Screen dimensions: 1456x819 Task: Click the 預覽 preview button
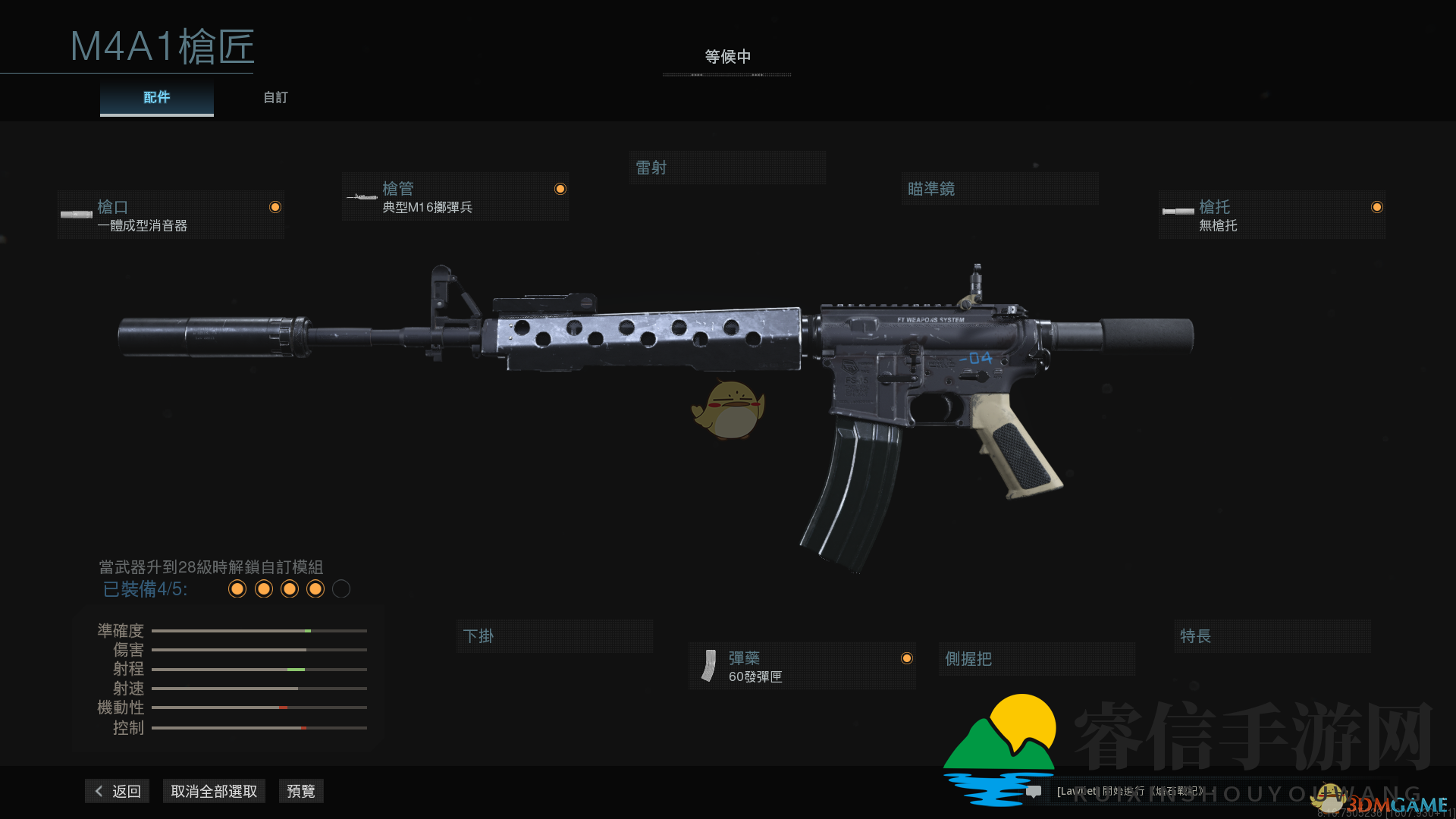point(300,791)
